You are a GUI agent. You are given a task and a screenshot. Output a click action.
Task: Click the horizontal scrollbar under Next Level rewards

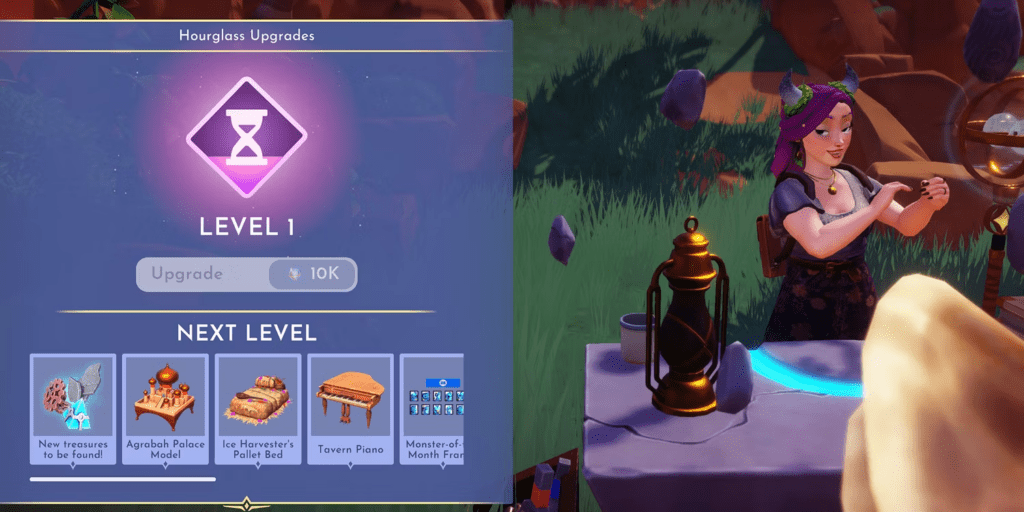coord(123,479)
